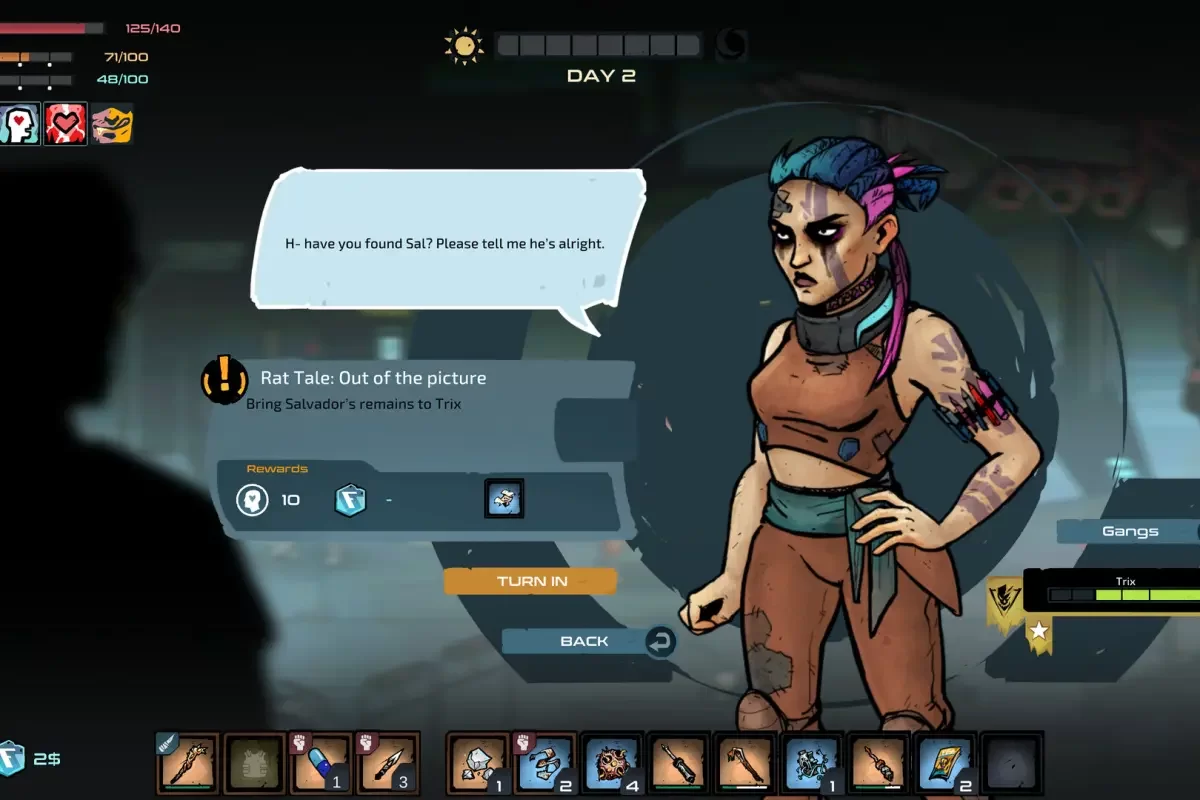Select the cloth rags item slot
This screenshot has height=800, width=1200.
tap(545, 764)
